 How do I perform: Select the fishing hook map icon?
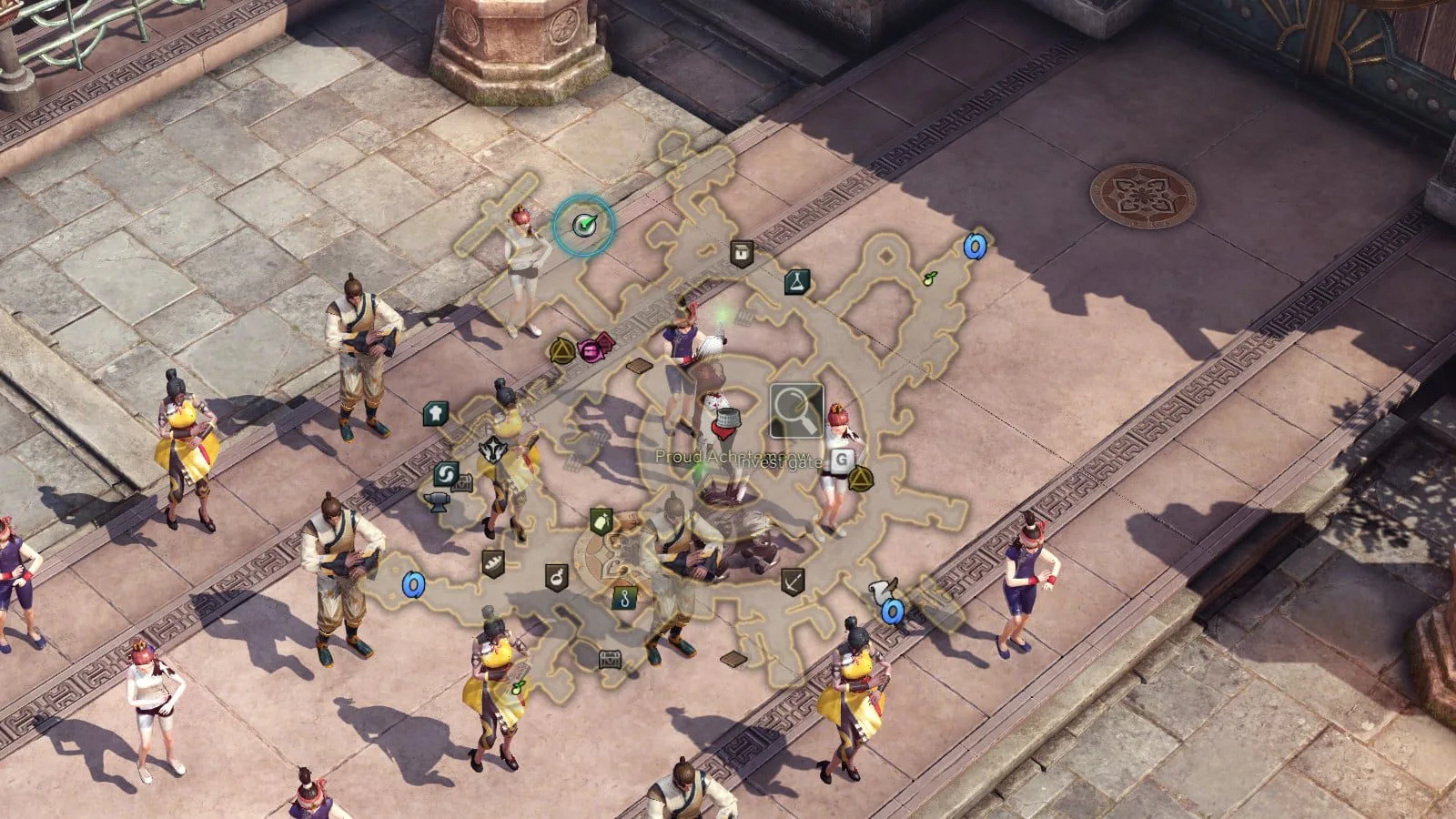coord(623,597)
